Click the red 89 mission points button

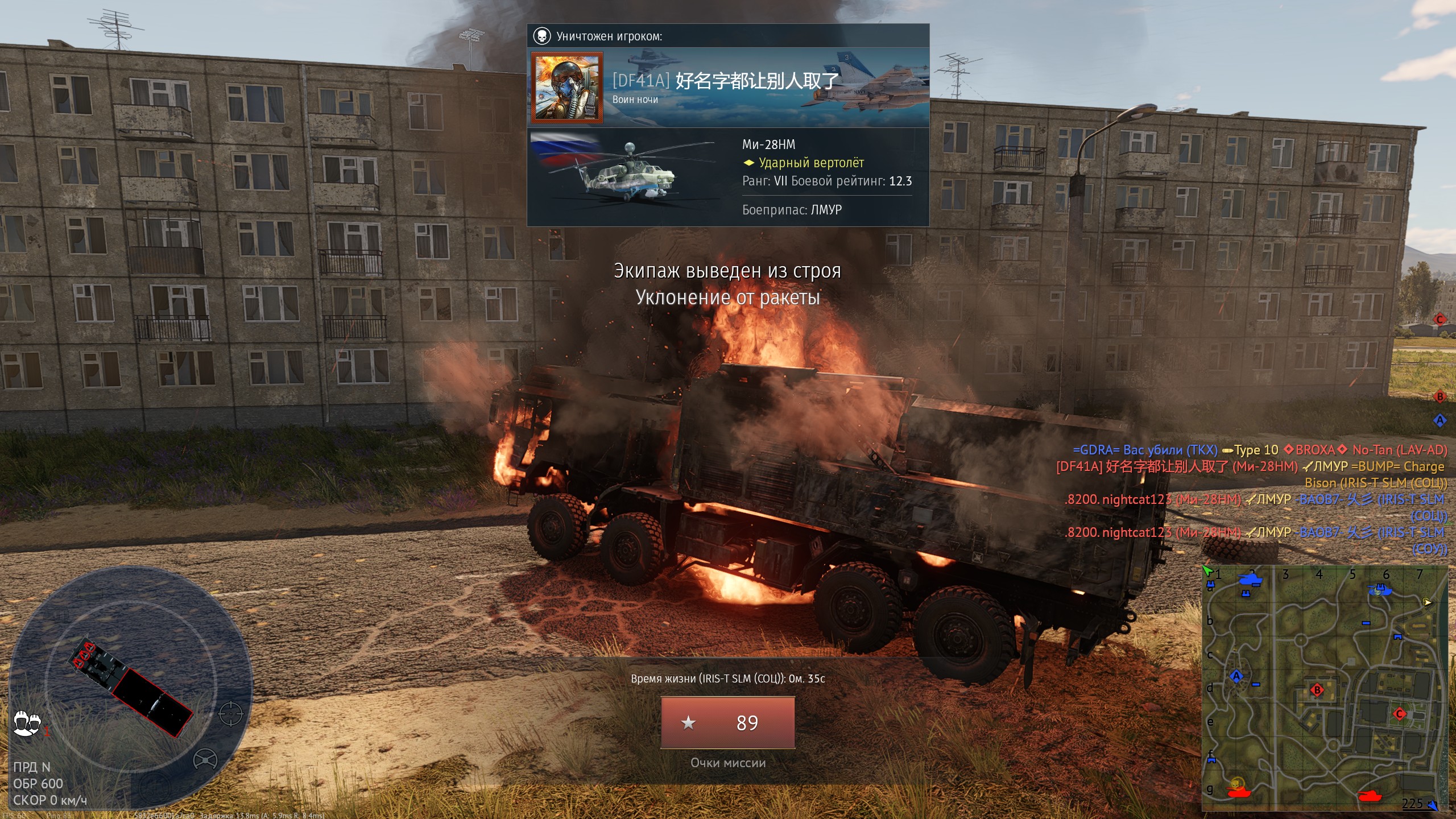727,722
